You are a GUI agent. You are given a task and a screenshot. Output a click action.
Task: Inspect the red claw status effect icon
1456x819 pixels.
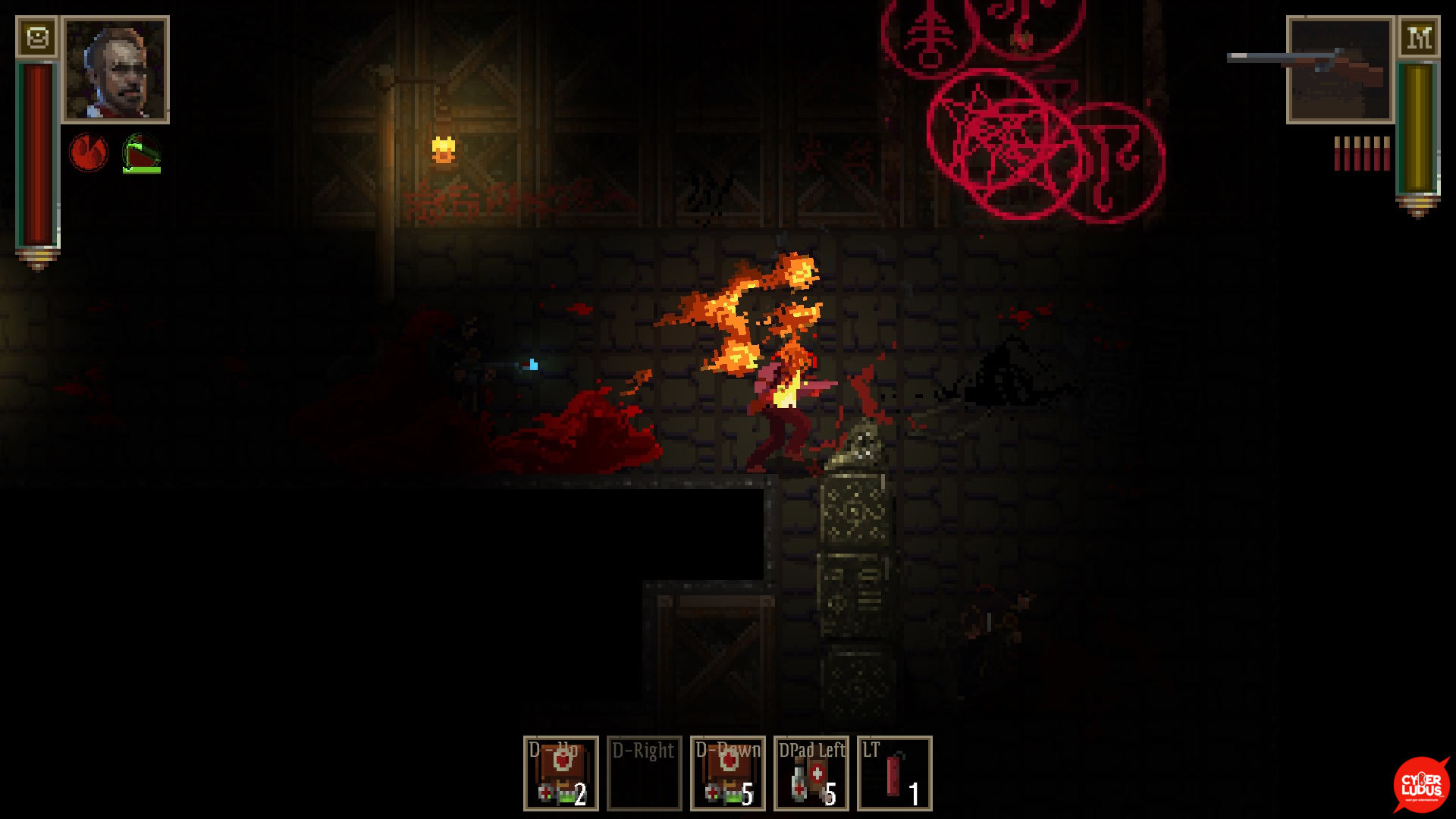pyautogui.click(x=89, y=152)
